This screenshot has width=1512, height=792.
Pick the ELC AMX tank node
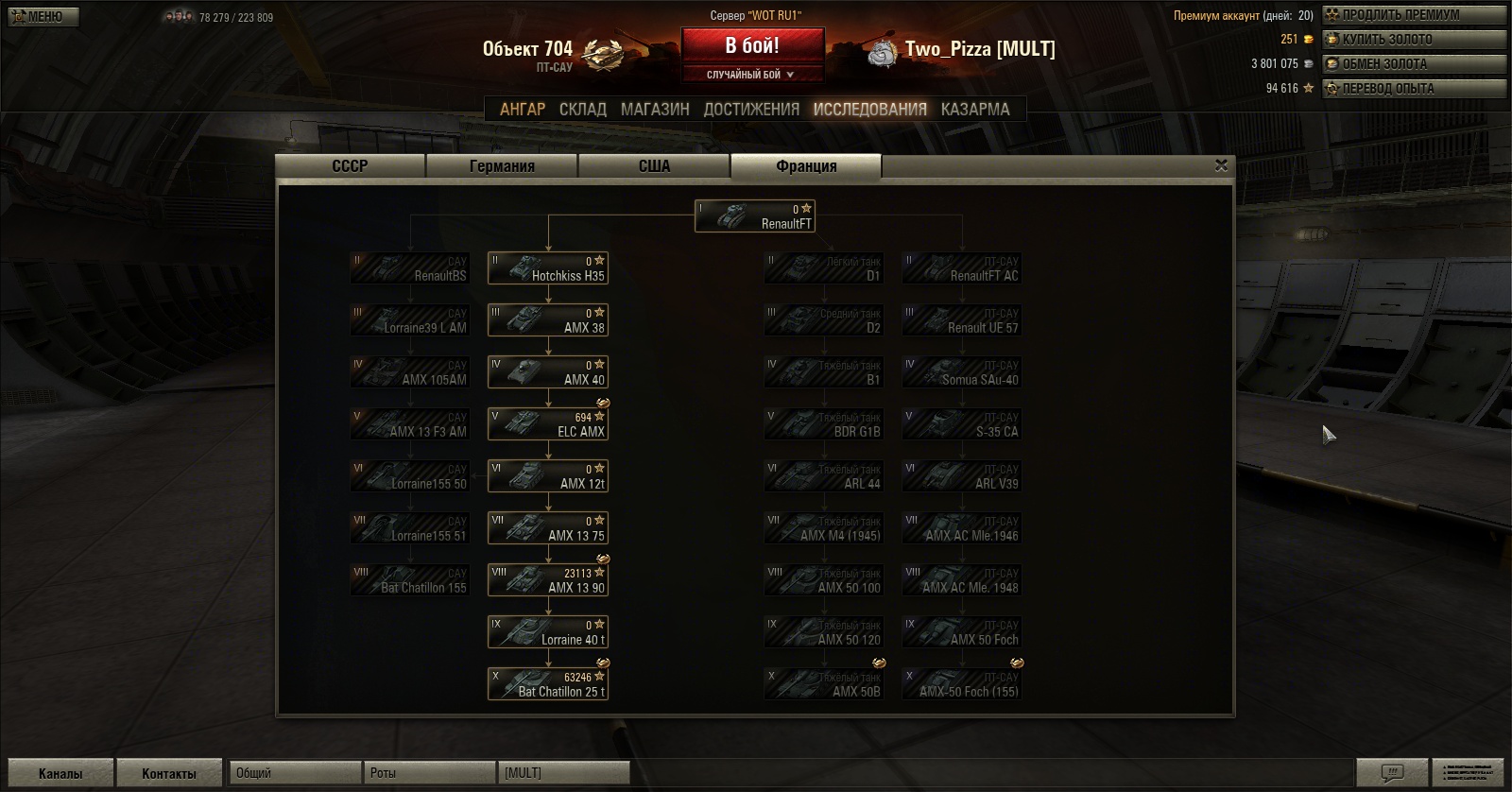click(547, 424)
